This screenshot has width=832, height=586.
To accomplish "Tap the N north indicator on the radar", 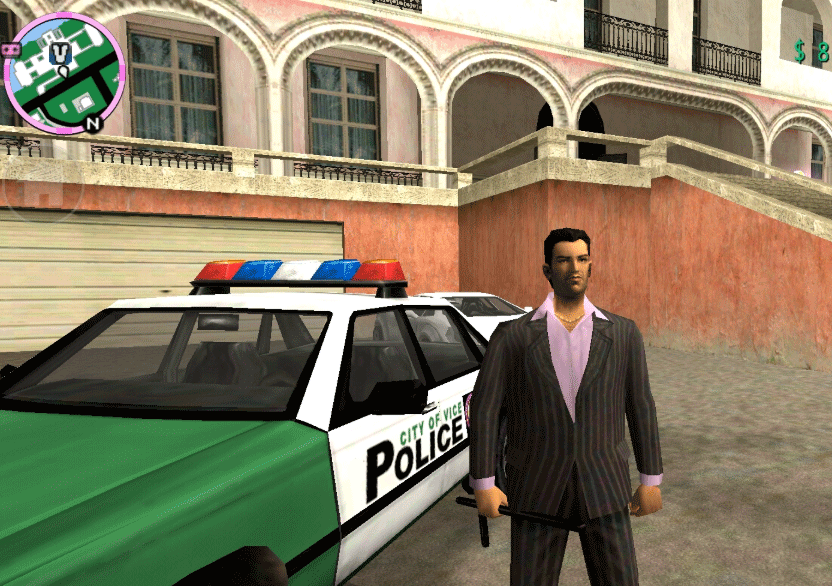I will pyautogui.click(x=92, y=124).
